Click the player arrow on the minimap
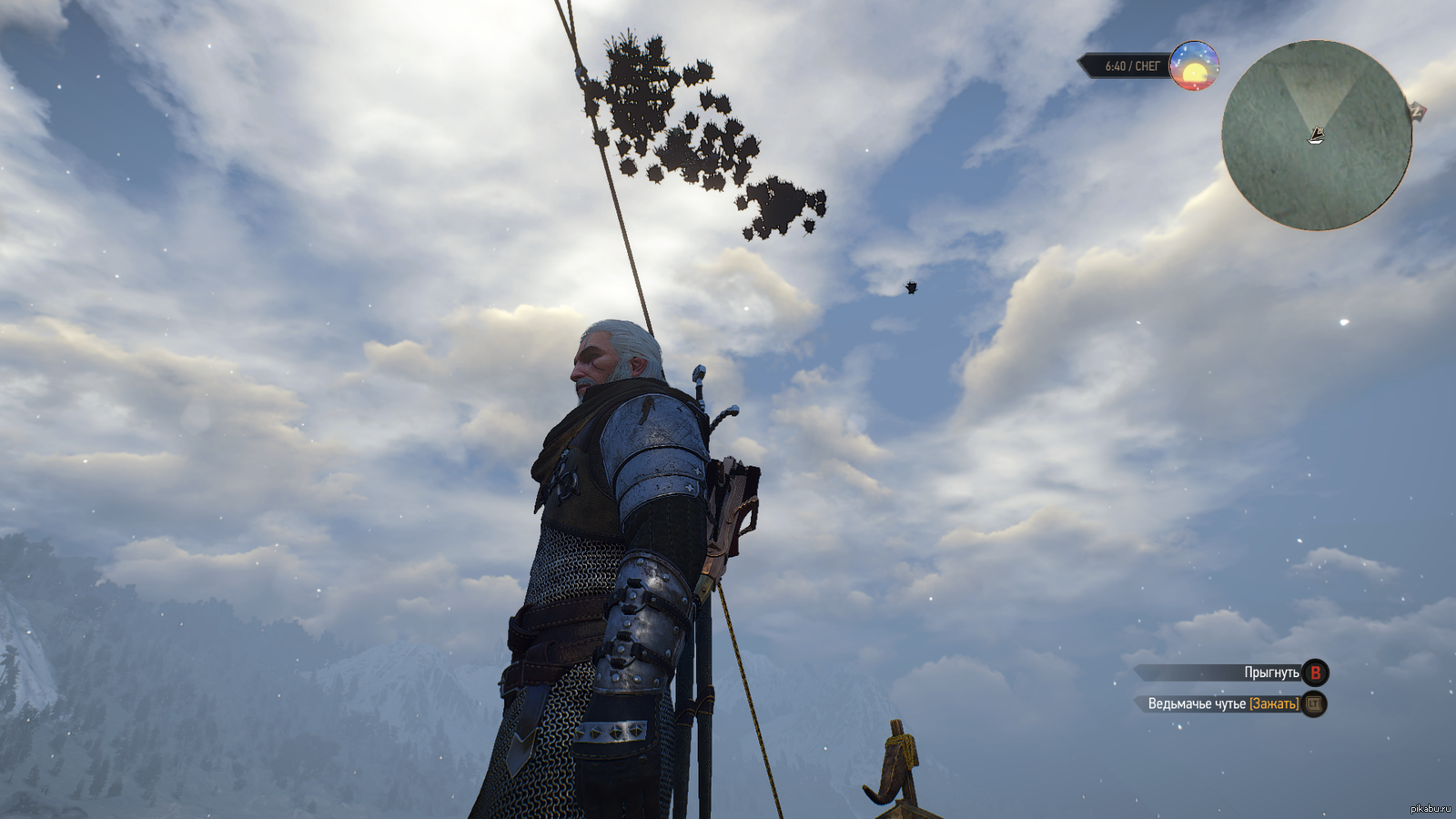This screenshot has width=1456, height=819. pos(1316,136)
